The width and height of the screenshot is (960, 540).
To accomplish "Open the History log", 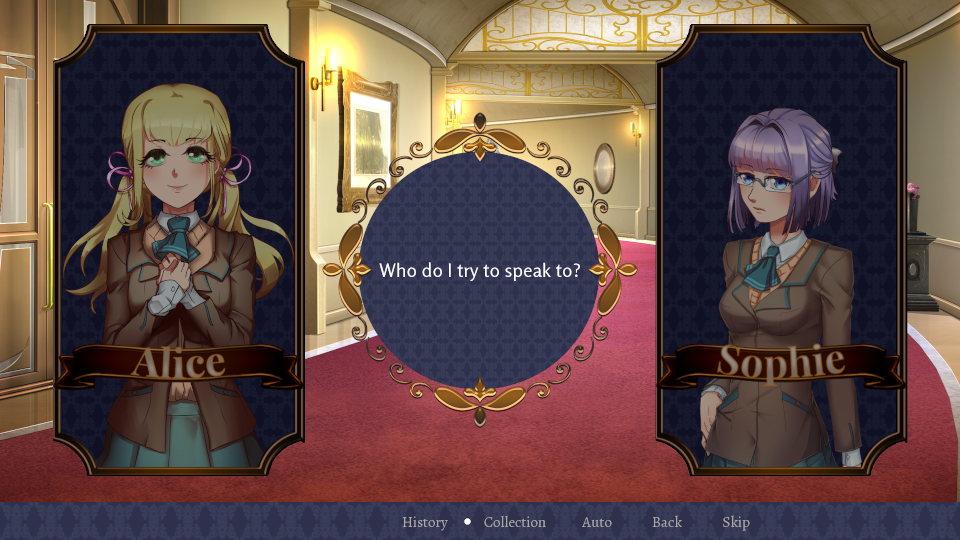I will (425, 522).
